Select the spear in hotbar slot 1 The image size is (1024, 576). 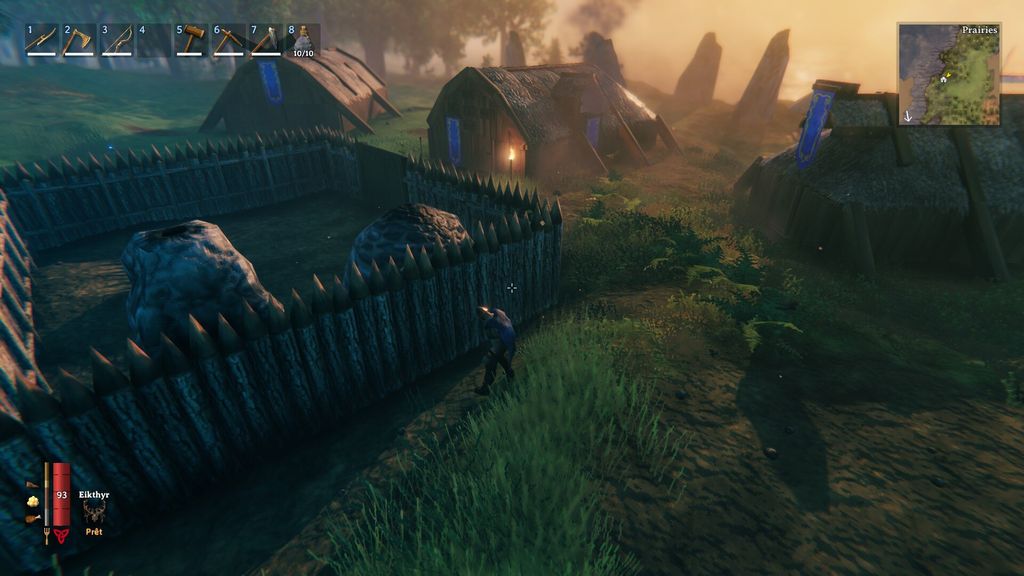[41, 40]
